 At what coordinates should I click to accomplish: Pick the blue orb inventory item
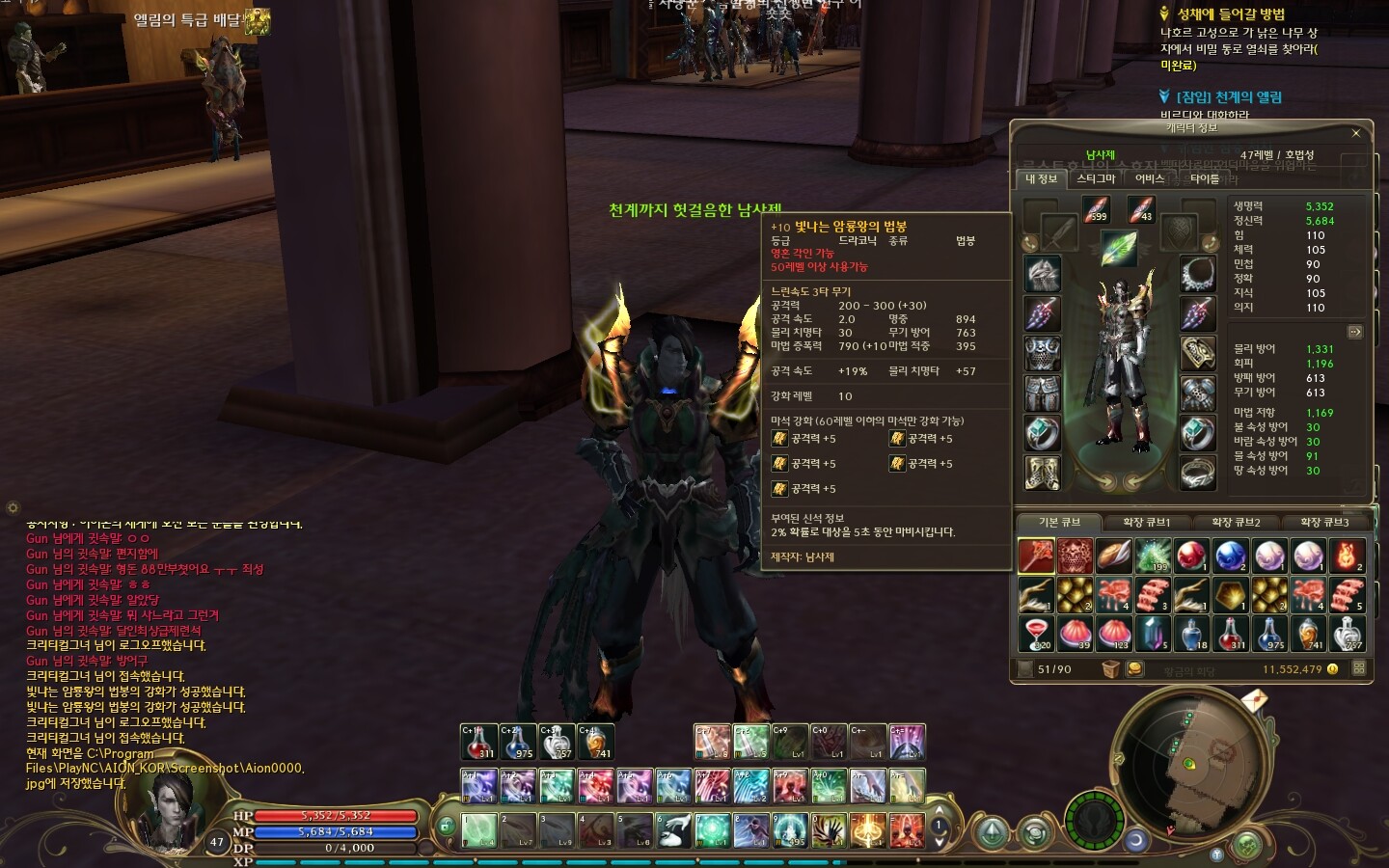click(x=1230, y=556)
